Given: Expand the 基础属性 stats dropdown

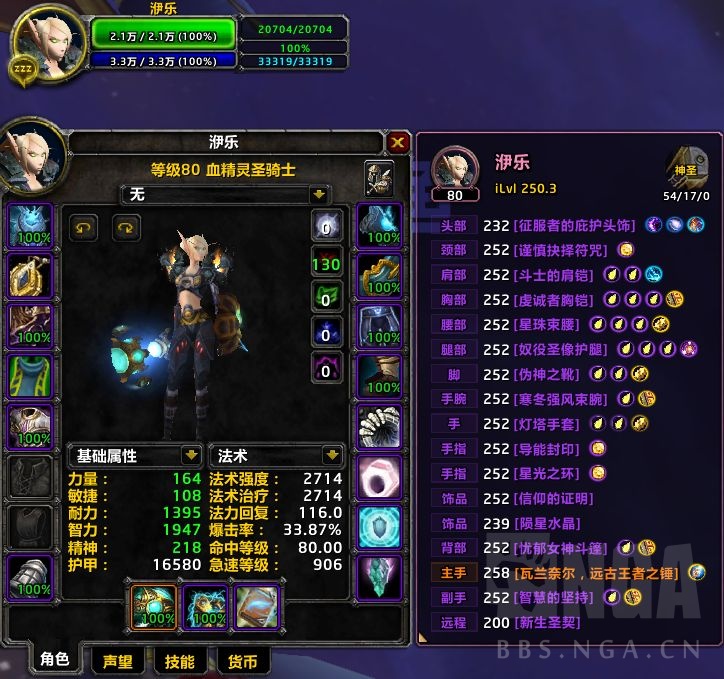Looking at the screenshot, I should coord(192,455).
